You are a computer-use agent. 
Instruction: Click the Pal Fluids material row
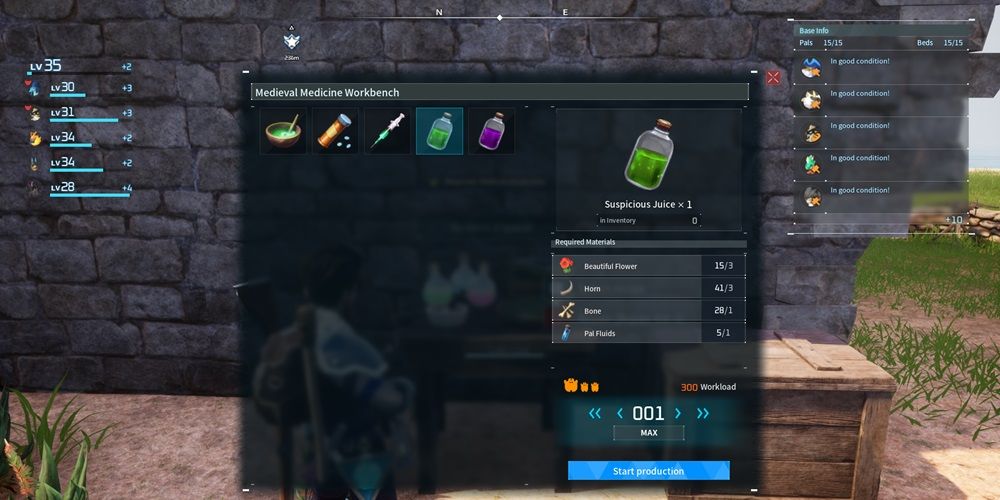[x=648, y=333]
